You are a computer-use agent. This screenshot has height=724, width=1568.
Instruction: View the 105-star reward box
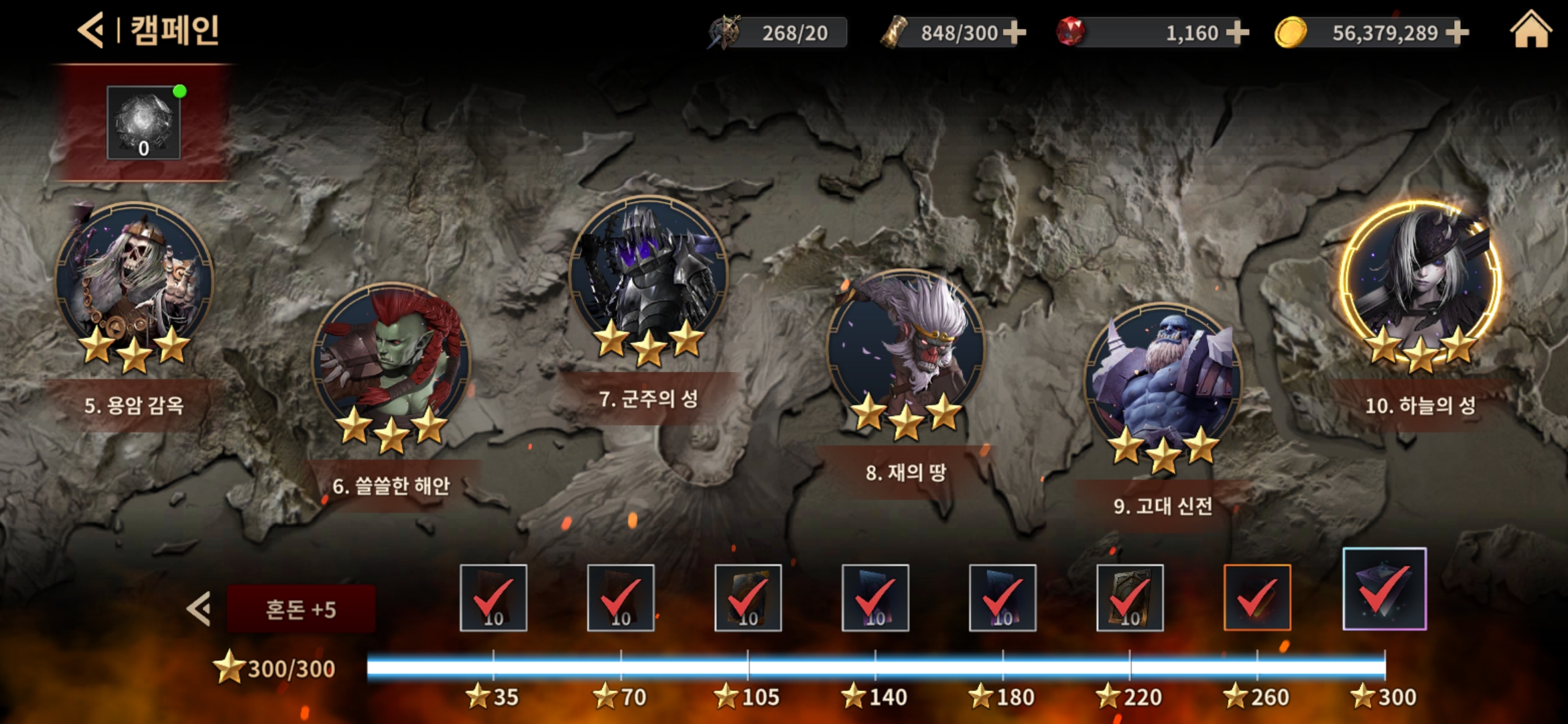(x=748, y=597)
